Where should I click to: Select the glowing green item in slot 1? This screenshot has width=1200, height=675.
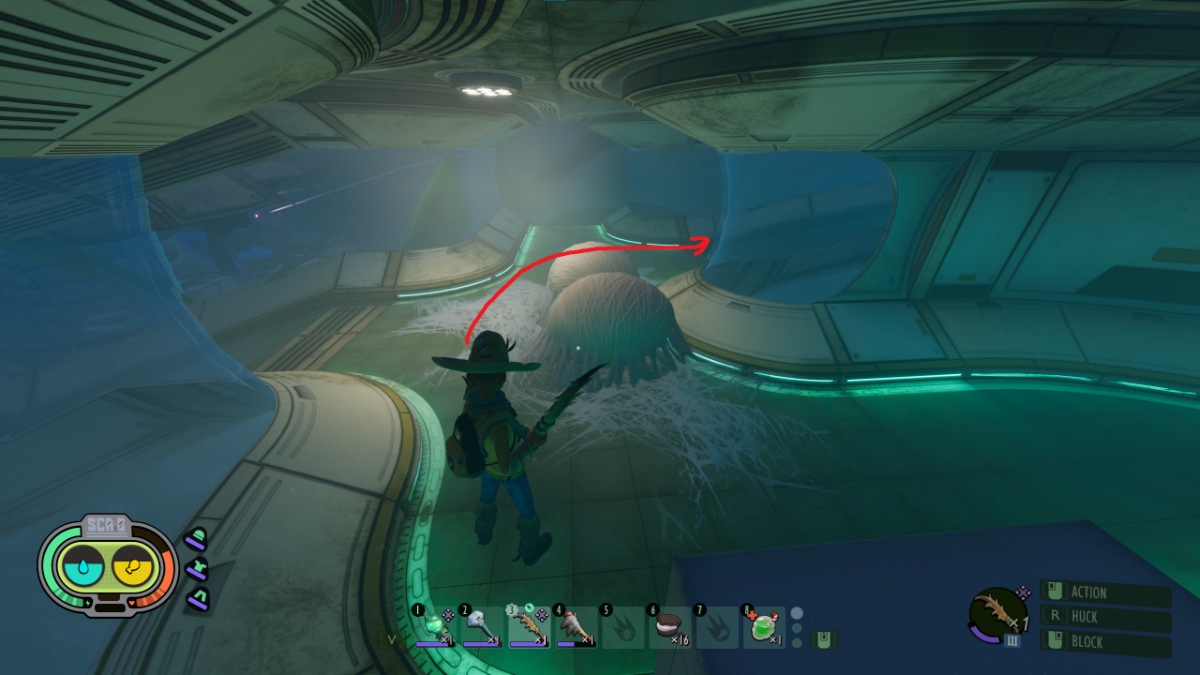click(433, 626)
